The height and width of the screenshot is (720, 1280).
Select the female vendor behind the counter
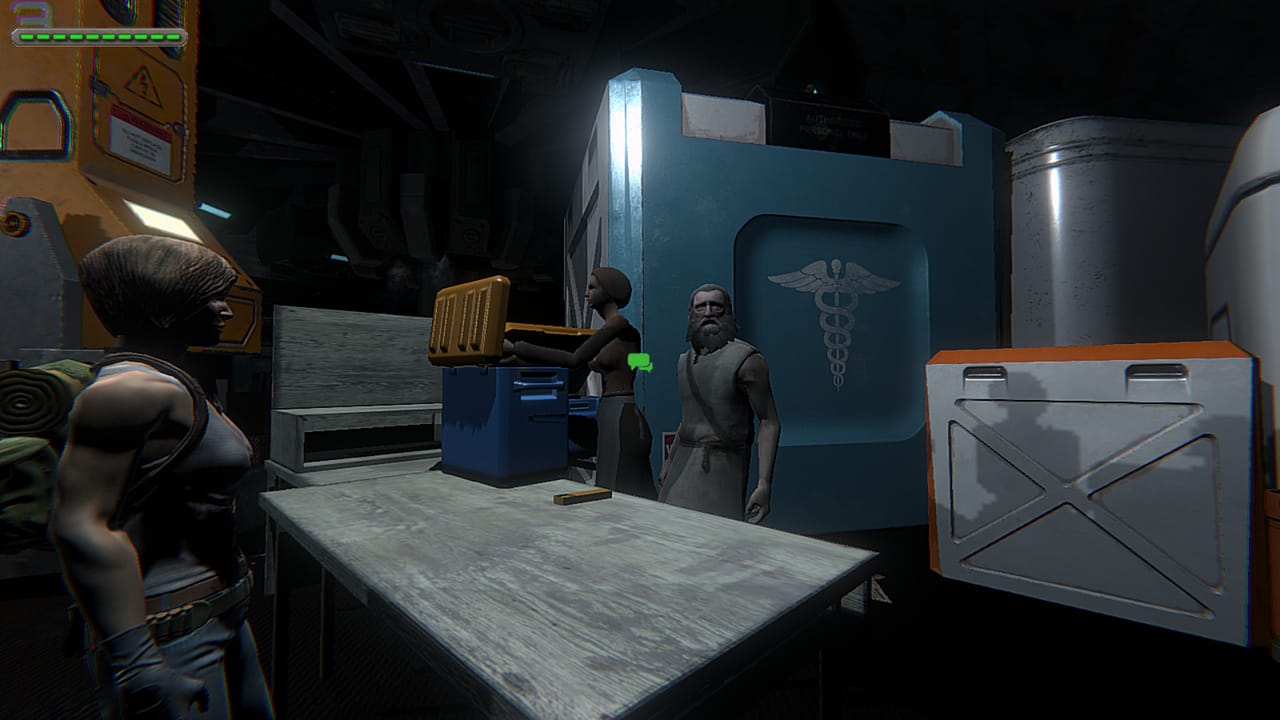(x=609, y=330)
